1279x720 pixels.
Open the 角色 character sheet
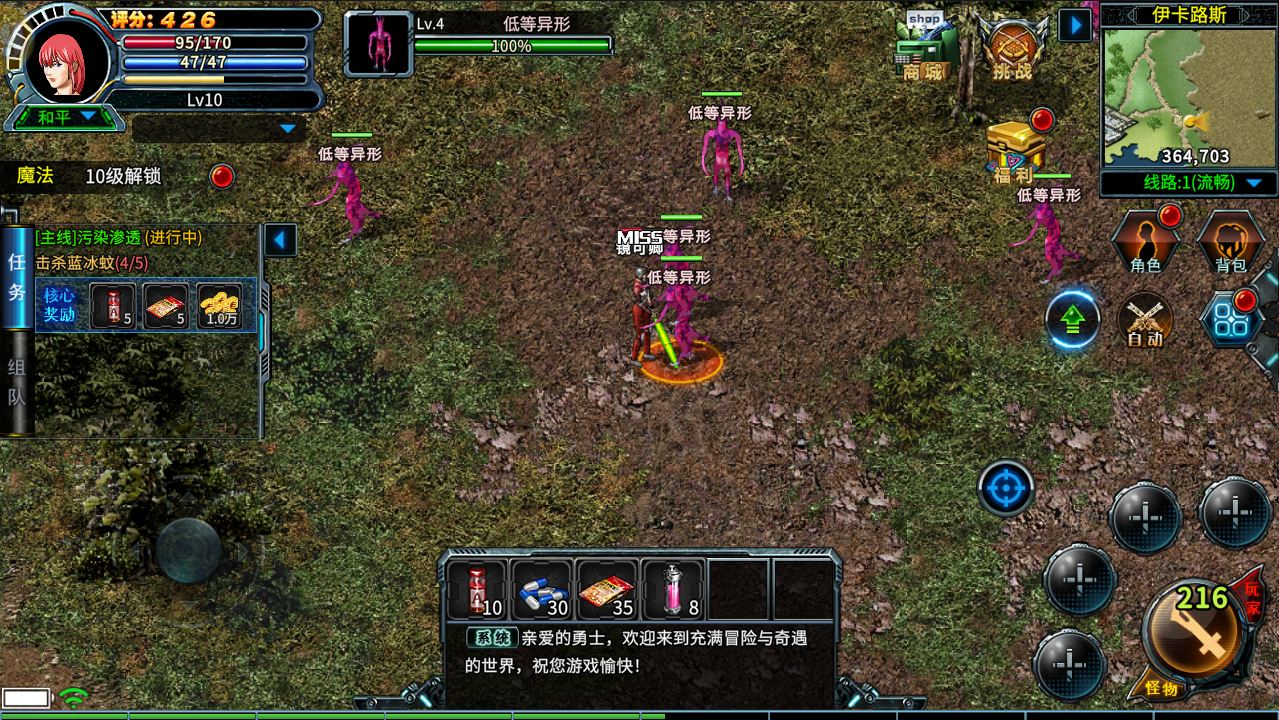pyautogui.click(x=1145, y=242)
